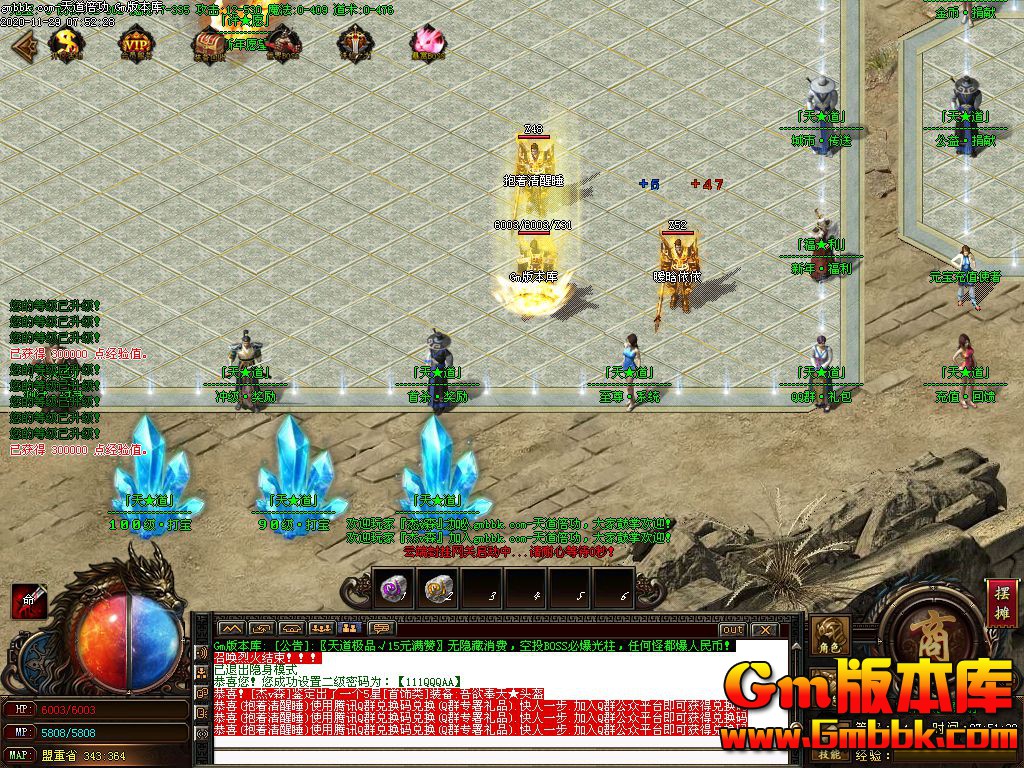Click the chat text input field

(480, 757)
